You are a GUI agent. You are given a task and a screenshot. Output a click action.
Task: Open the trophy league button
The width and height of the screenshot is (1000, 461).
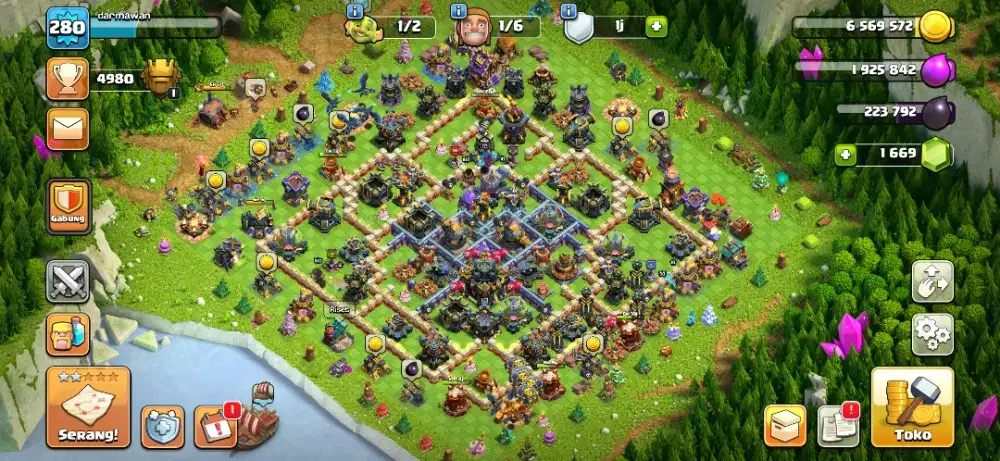point(68,78)
